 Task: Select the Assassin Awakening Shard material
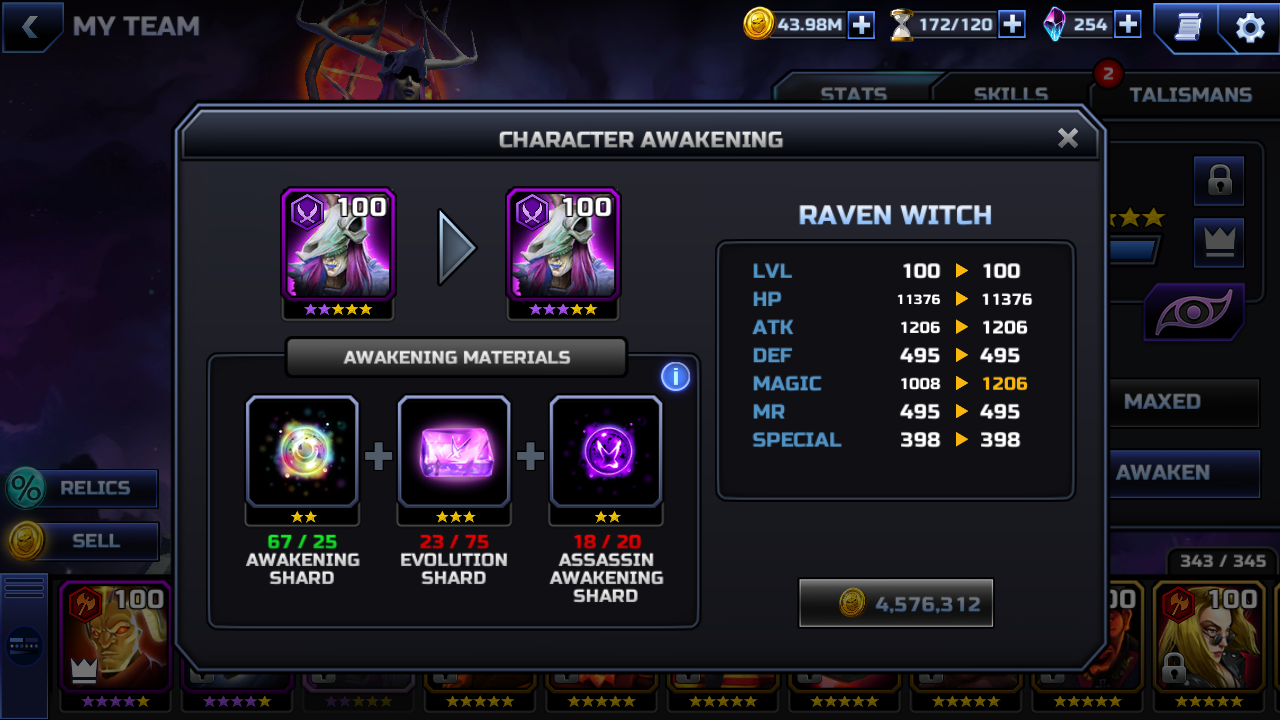tap(606, 451)
